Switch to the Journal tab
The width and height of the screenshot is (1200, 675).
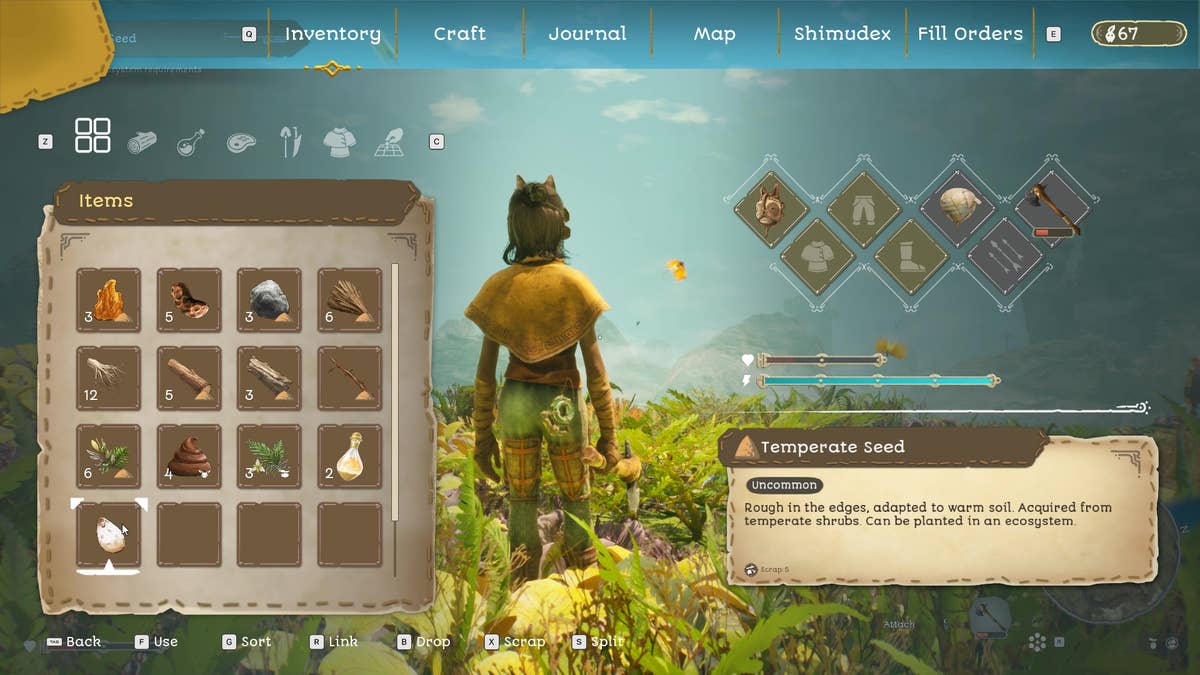[x=587, y=34]
